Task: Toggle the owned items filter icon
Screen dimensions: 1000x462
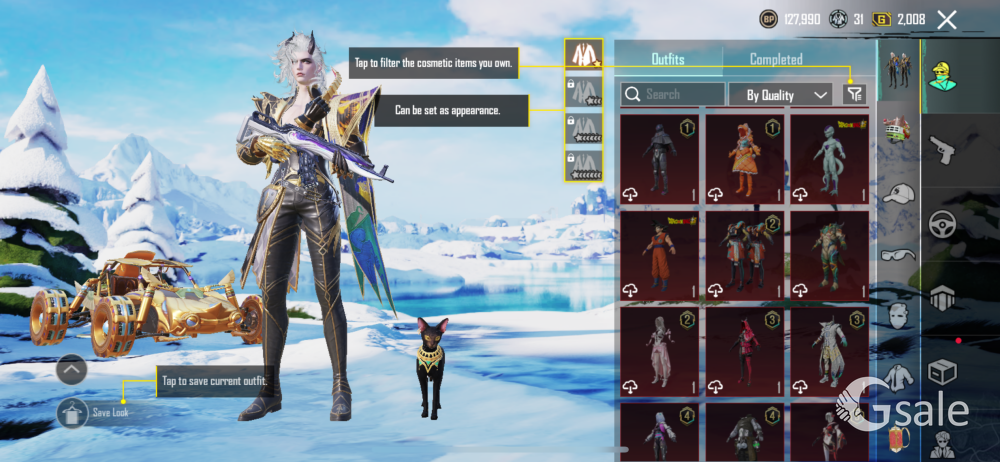Action: click(x=854, y=94)
